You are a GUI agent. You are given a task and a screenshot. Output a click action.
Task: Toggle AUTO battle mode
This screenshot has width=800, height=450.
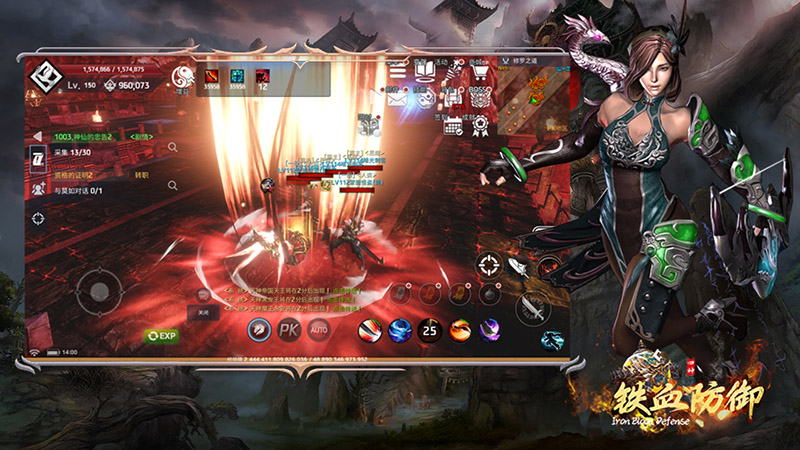[320, 328]
